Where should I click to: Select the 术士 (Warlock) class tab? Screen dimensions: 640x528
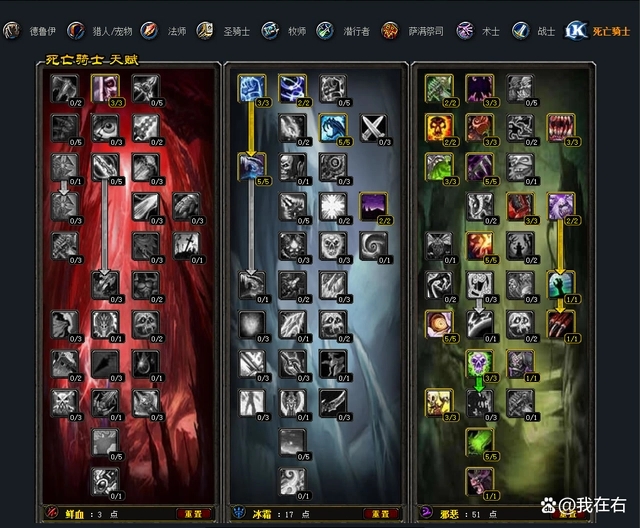point(480,31)
